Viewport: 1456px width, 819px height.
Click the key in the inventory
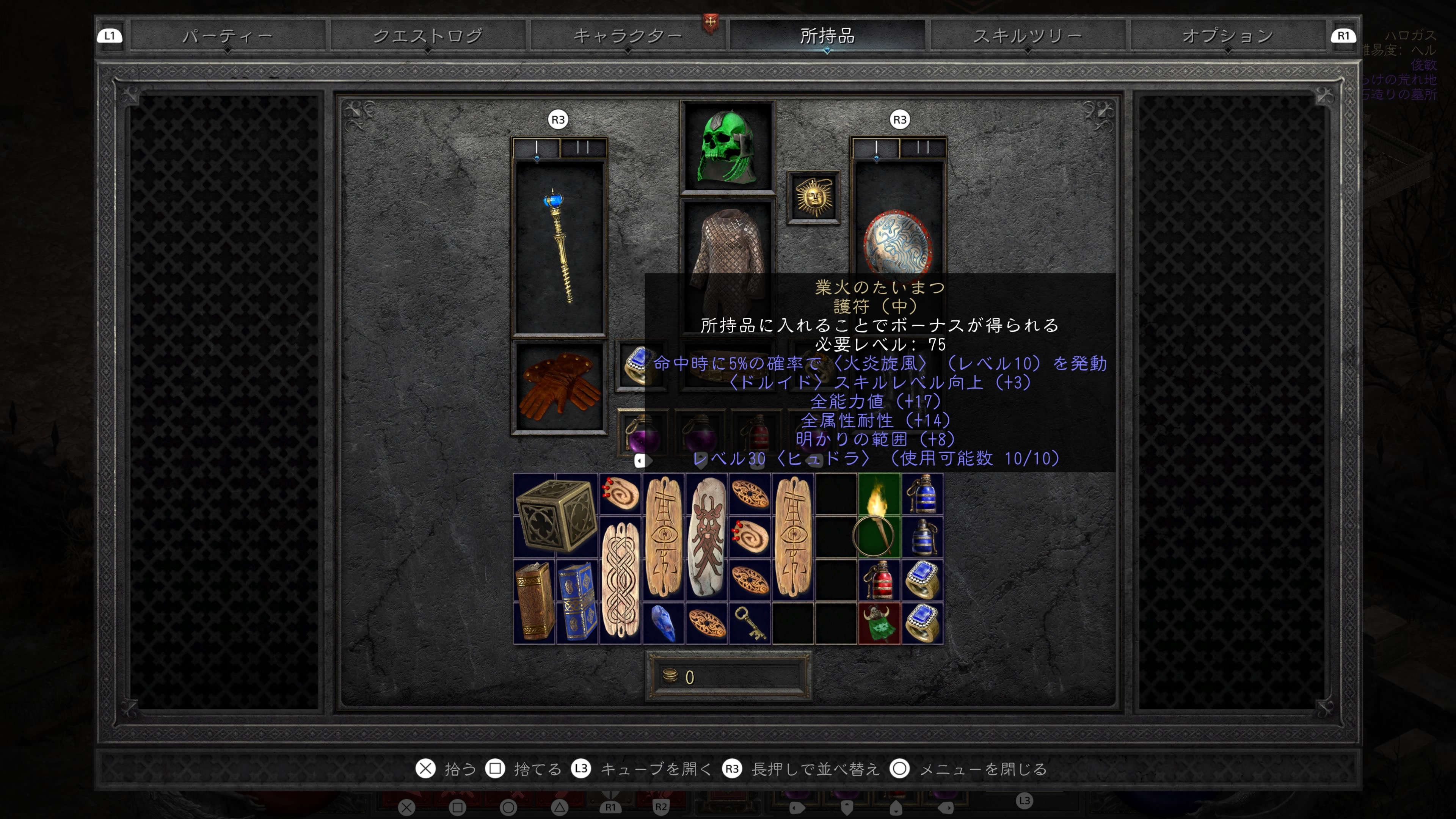(x=750, y=623)
